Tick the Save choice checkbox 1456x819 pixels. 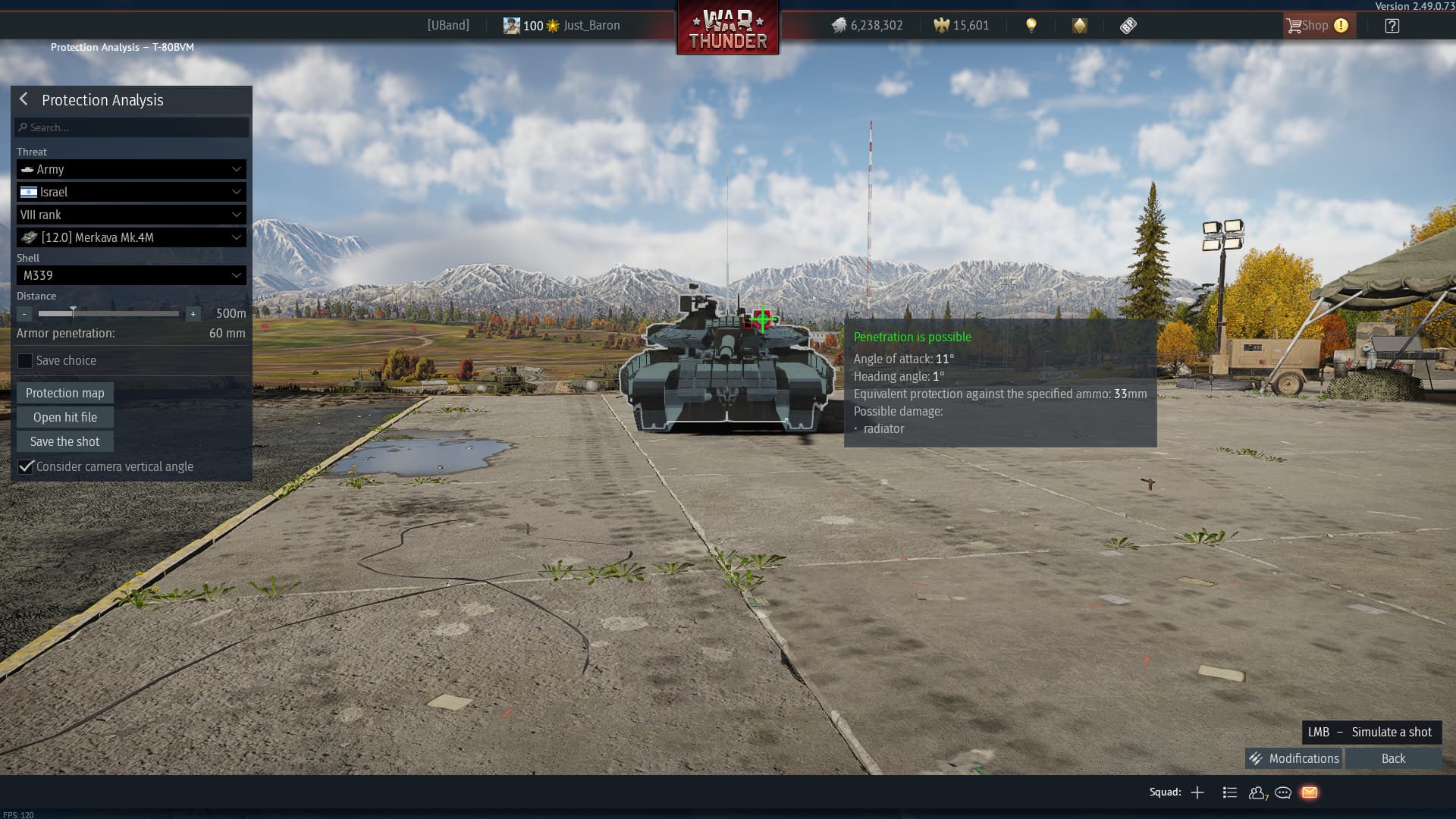(x=25, y=361)
